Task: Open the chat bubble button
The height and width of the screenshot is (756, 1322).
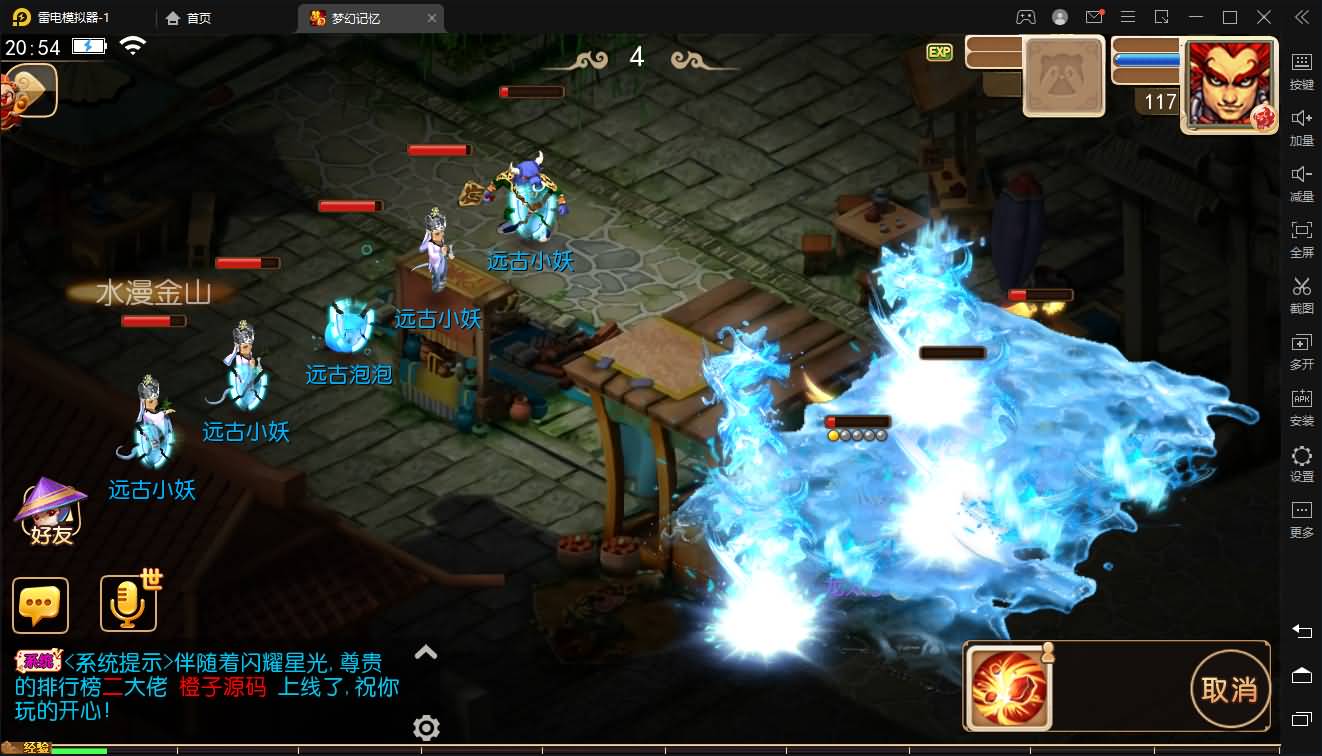Action: [x=41, y=605]
